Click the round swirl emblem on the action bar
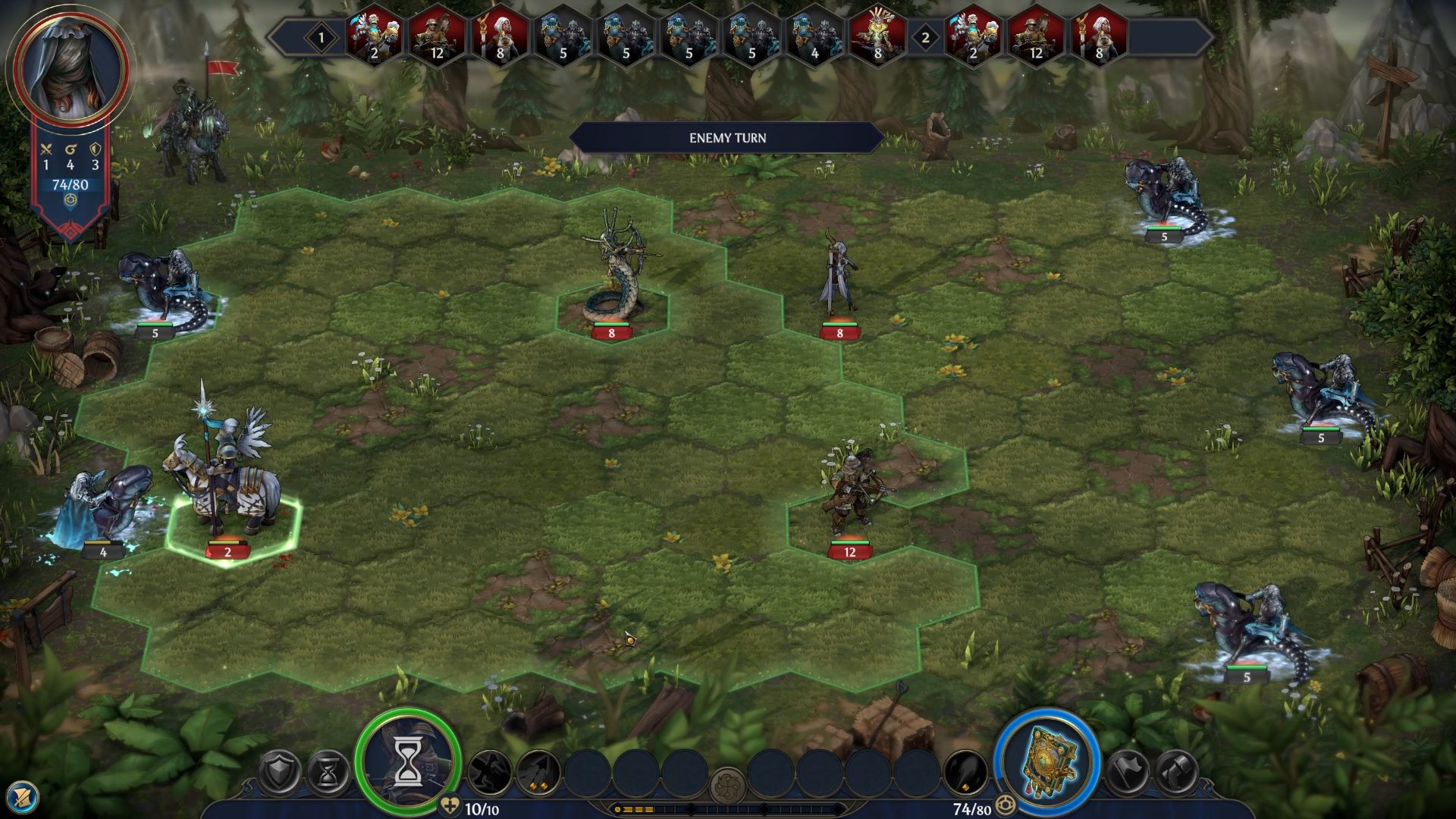This screenshot has height=819, width=1456. click(x=728, y=786)
